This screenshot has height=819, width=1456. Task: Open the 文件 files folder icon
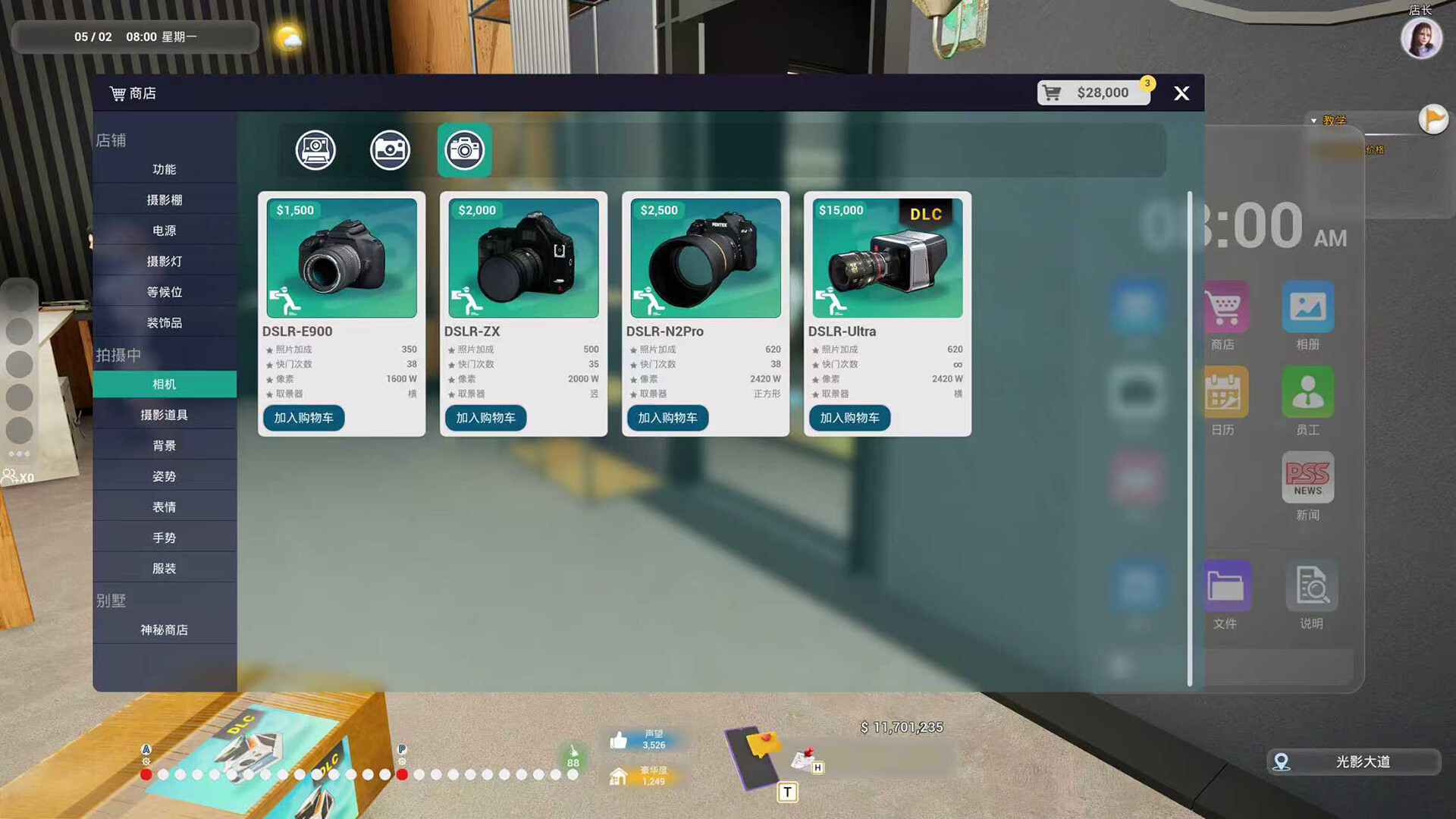click(1224, 585)
